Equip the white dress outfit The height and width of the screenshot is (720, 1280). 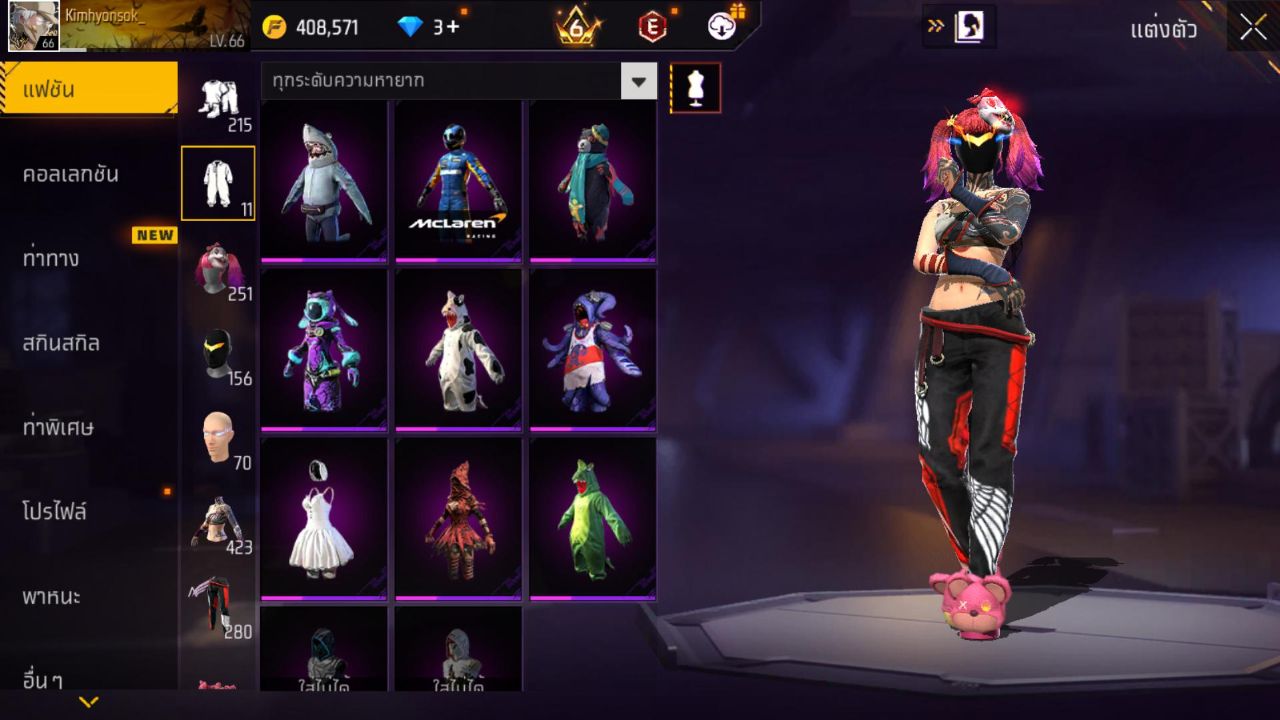click(324, 518)
